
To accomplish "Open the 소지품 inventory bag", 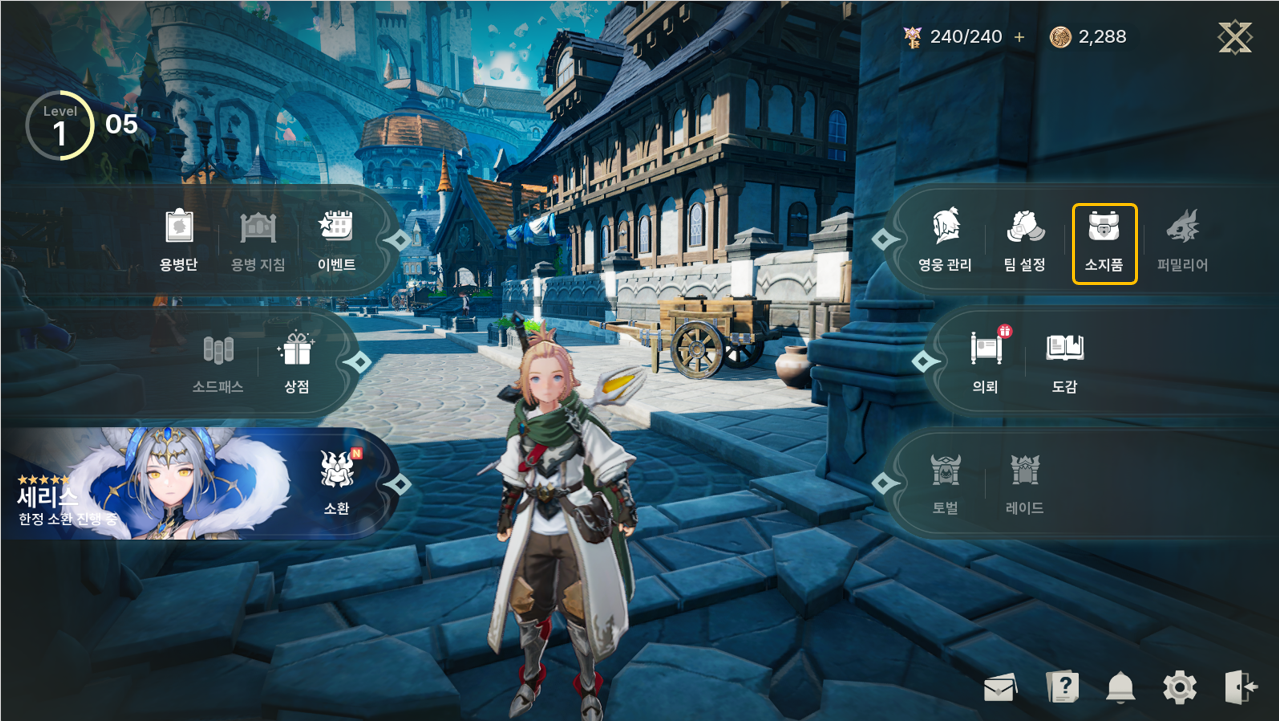I will tap(1104, 242).
